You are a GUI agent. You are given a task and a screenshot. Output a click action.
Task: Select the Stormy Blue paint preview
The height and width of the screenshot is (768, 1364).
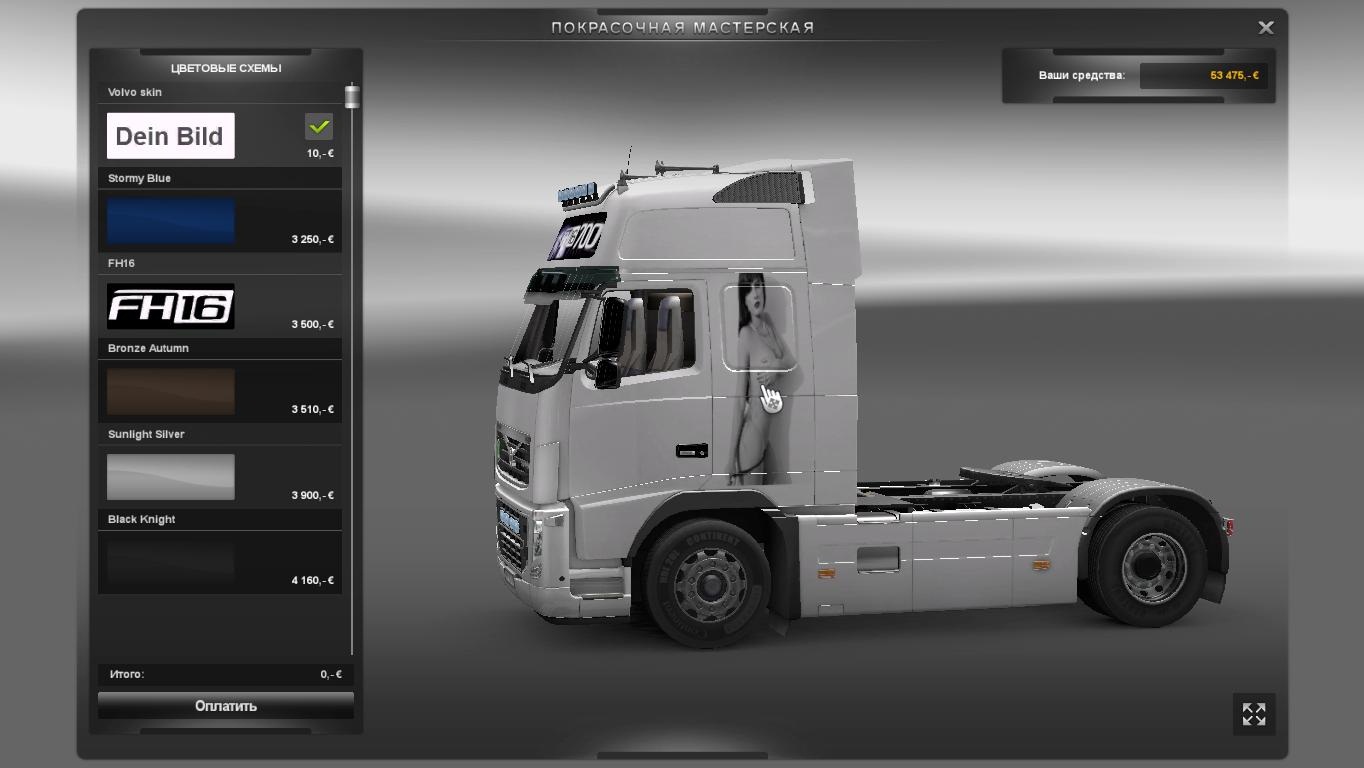tap(170, 221)
